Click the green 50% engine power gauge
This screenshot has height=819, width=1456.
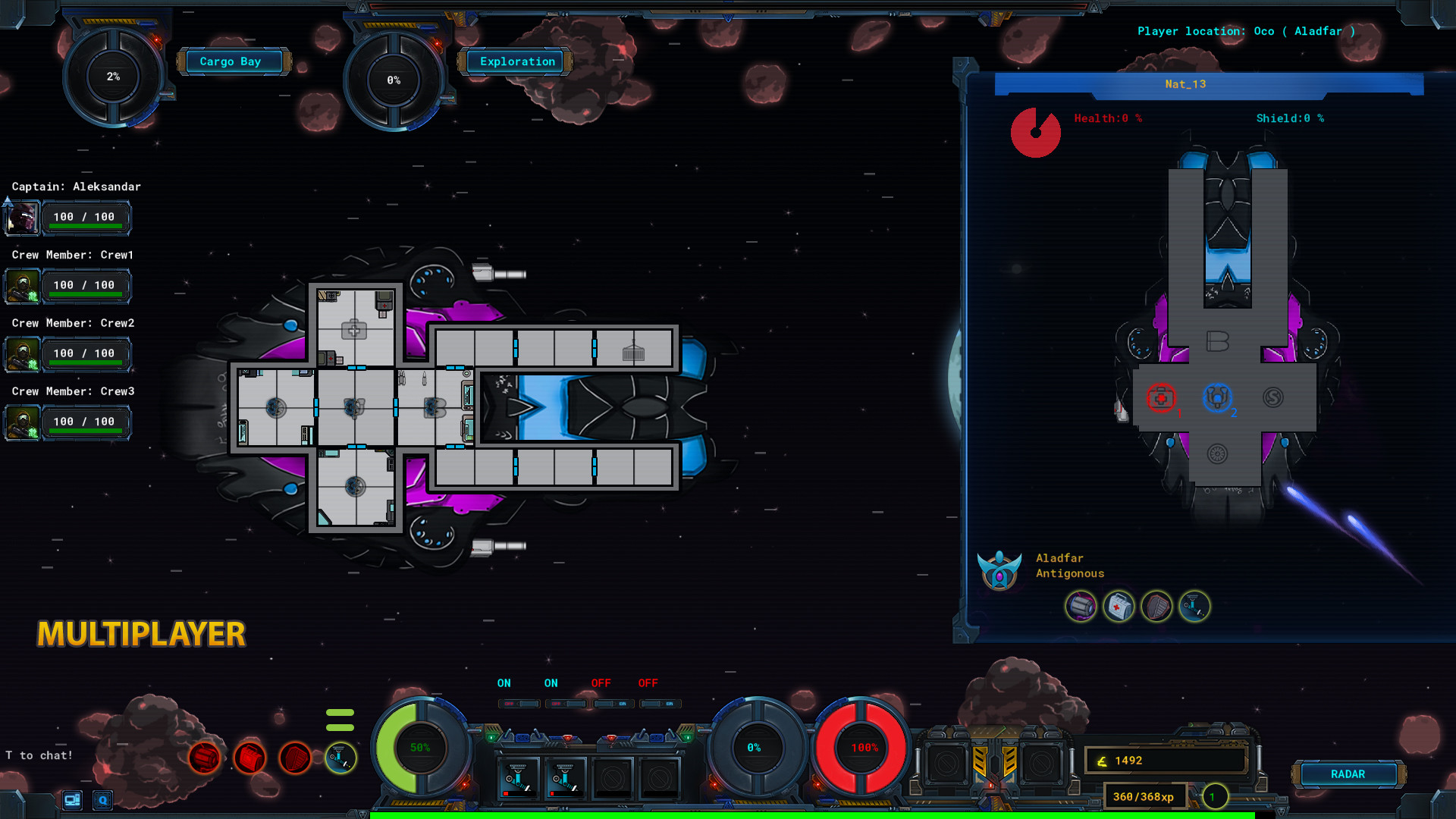point(421,747)
